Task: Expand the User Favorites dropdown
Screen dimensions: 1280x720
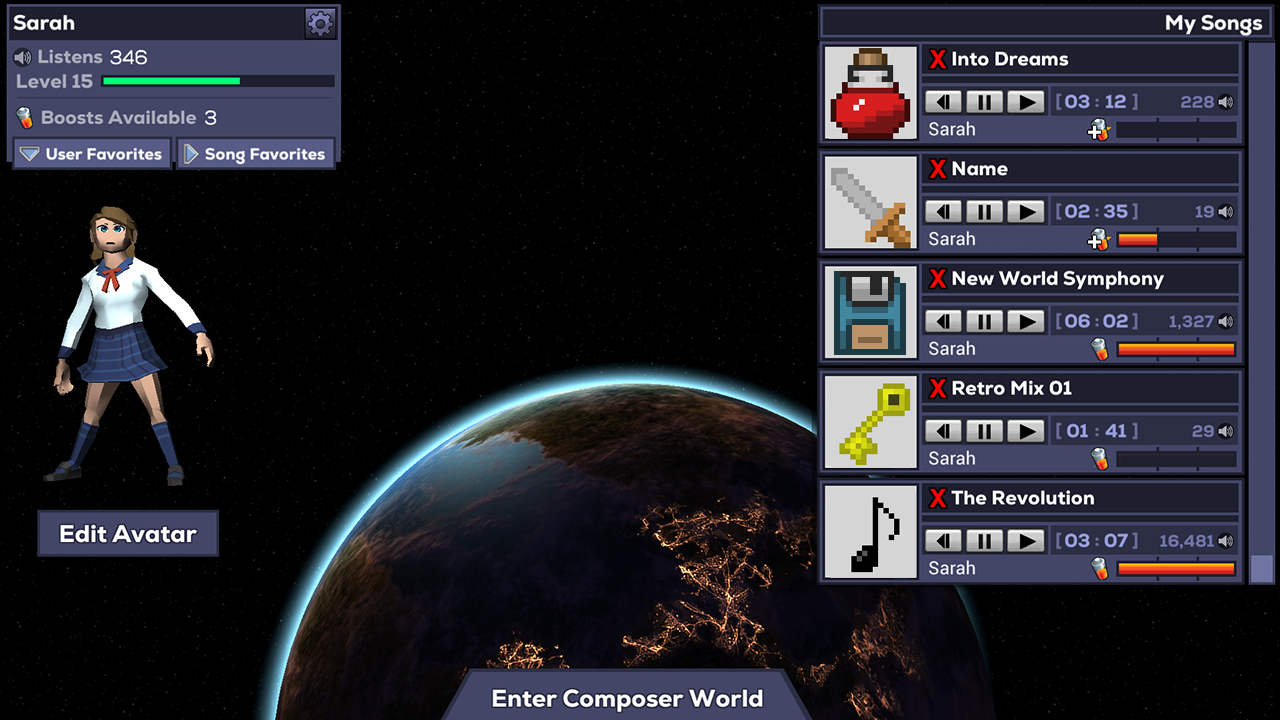Action: [x=90, y=153]
